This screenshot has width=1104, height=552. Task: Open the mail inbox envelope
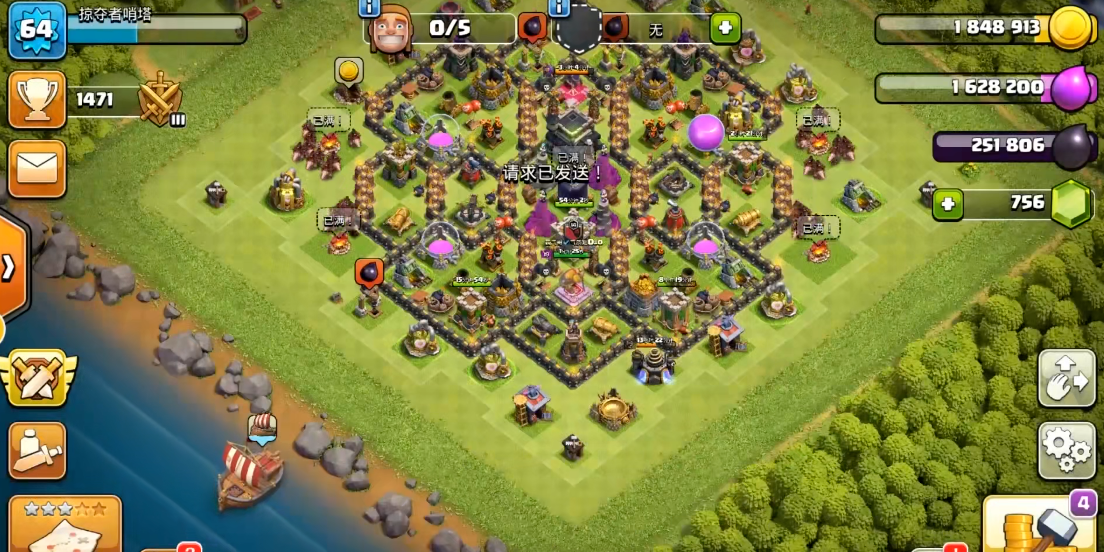[x=37, y=168]
